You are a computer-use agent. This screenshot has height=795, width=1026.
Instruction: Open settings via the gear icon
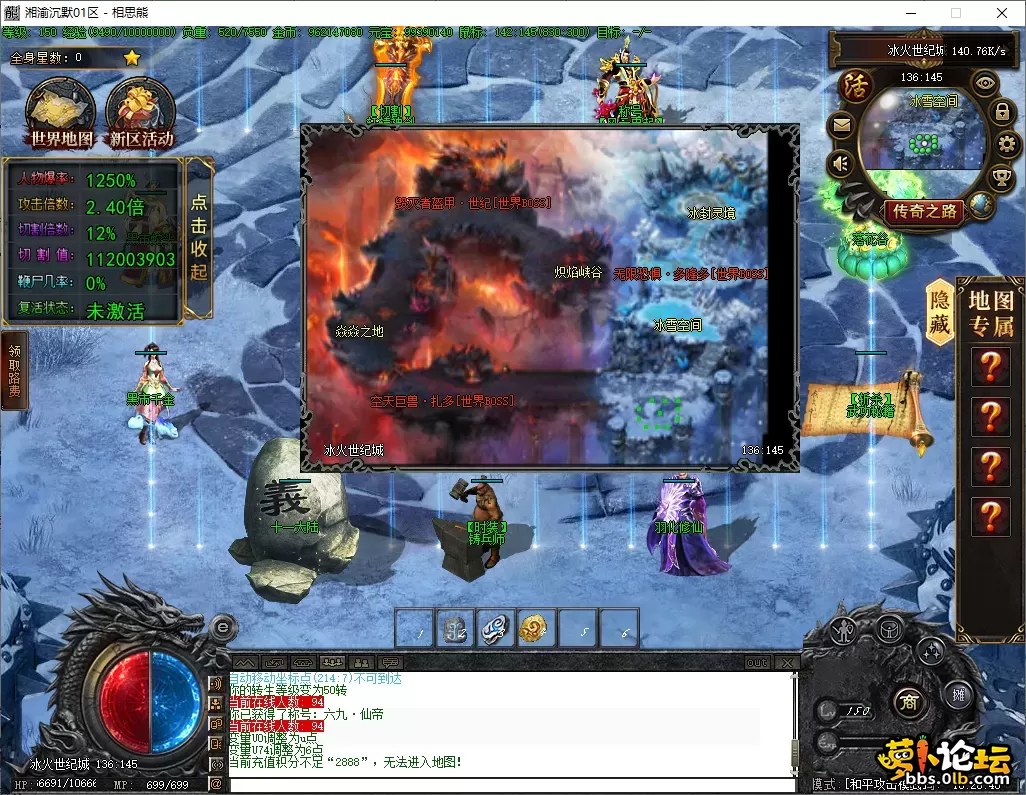(1006, 145)
